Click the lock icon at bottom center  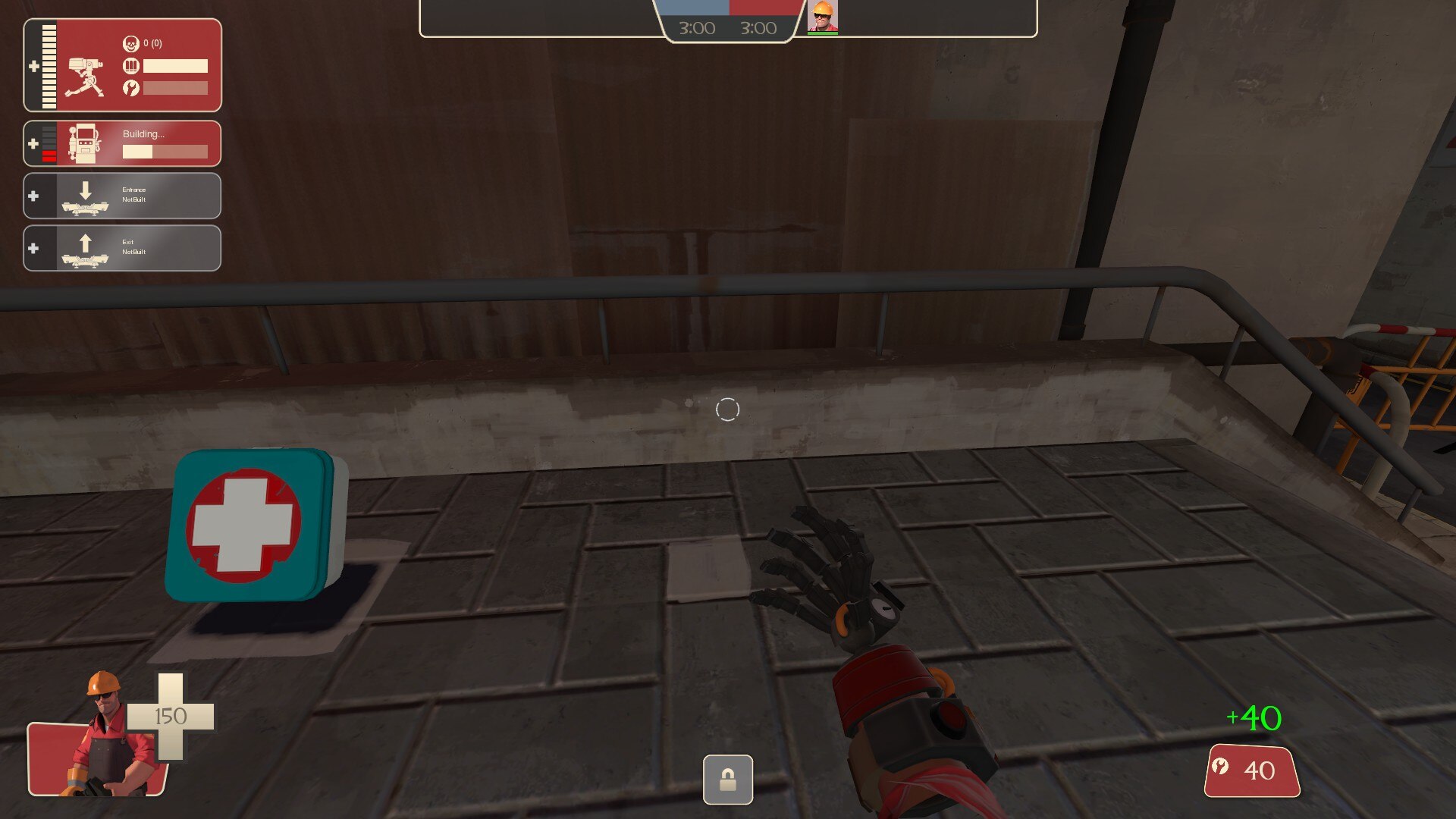(727, 780)
